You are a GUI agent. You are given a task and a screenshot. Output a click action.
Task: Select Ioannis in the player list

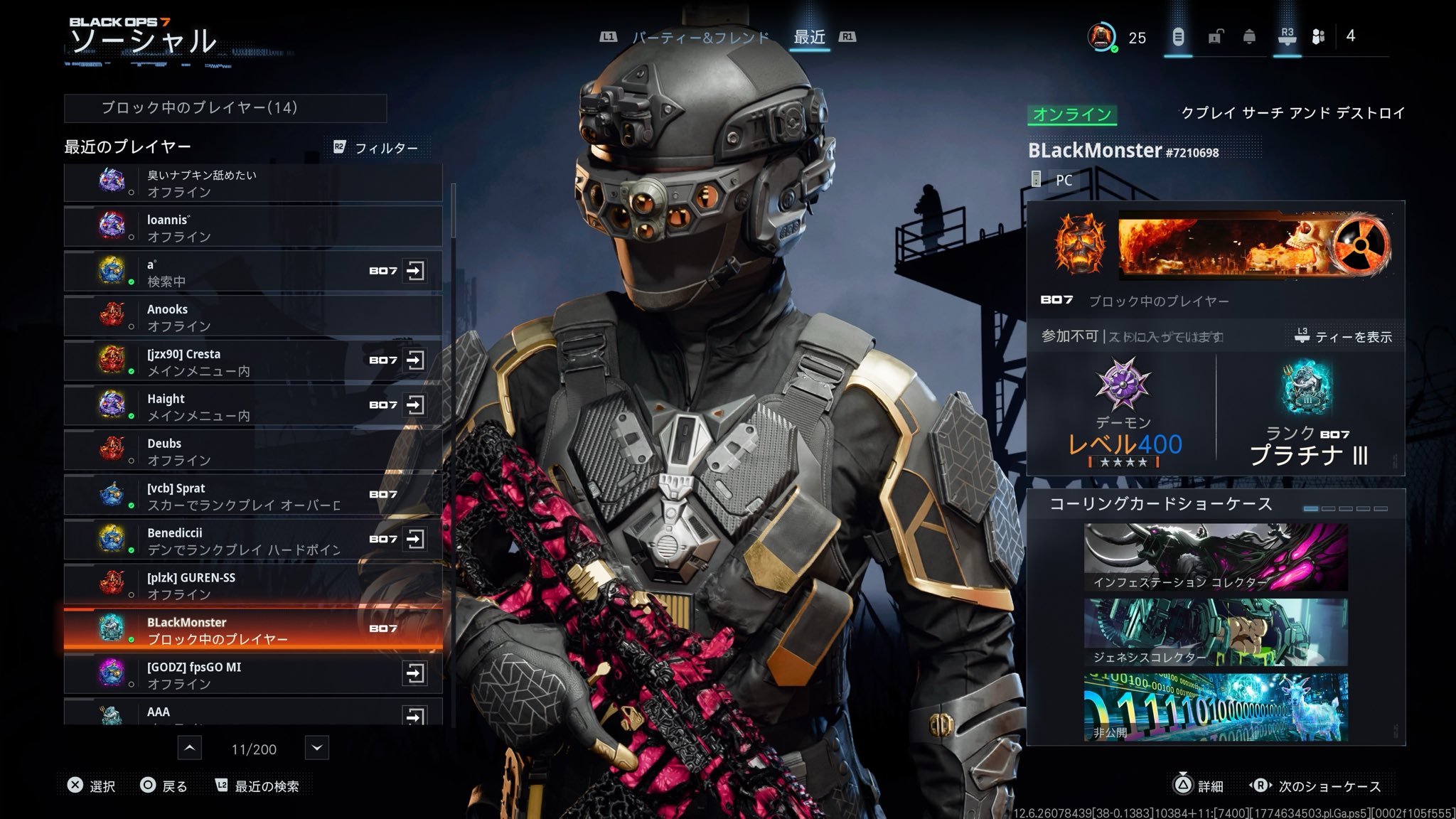tap(252, 227)
